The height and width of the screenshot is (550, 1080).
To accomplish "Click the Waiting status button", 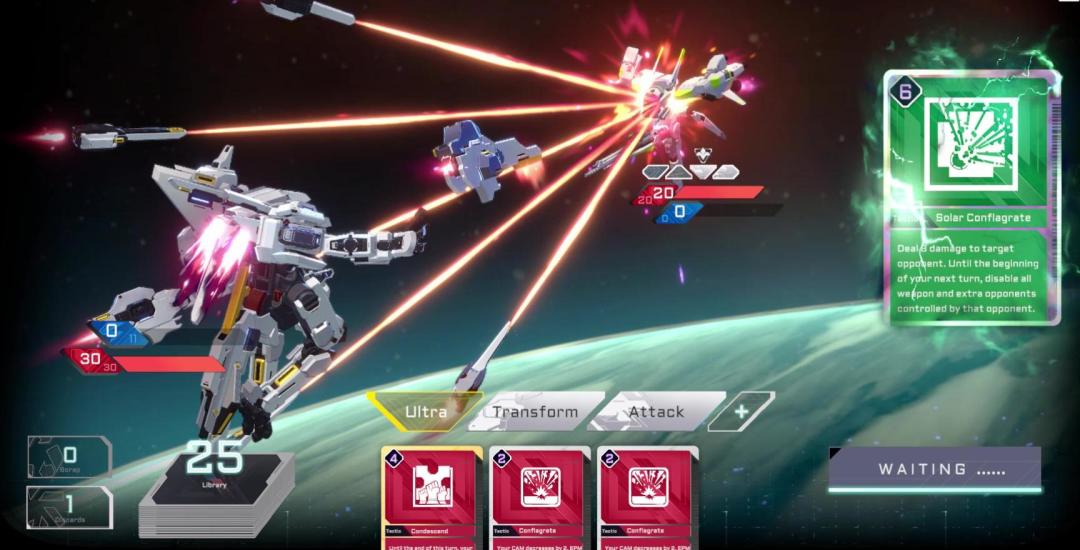I will [x=935, y=469].
